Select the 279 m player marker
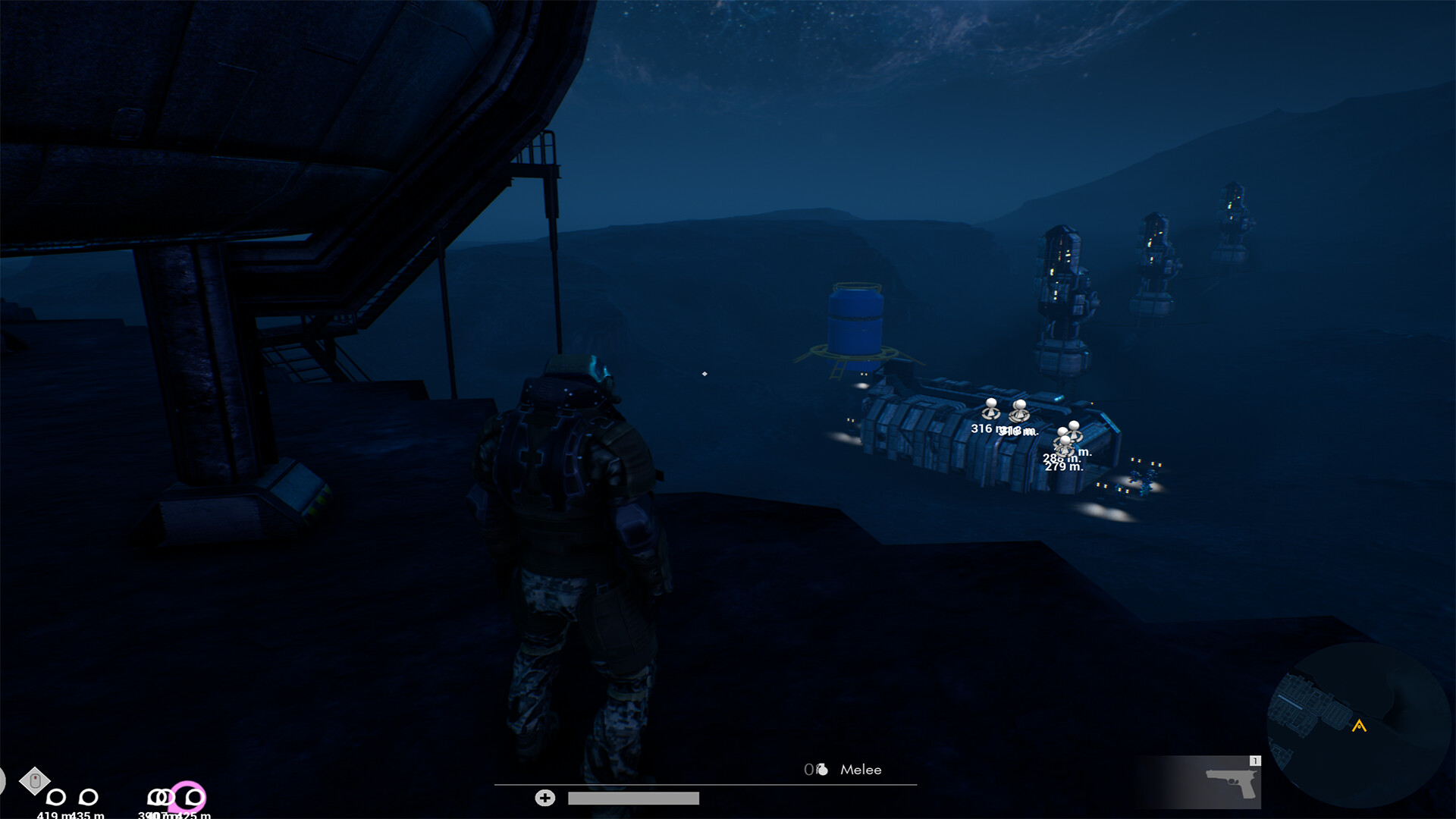This screenshot has width=1456, height=819. click(x=1065, y=441)
